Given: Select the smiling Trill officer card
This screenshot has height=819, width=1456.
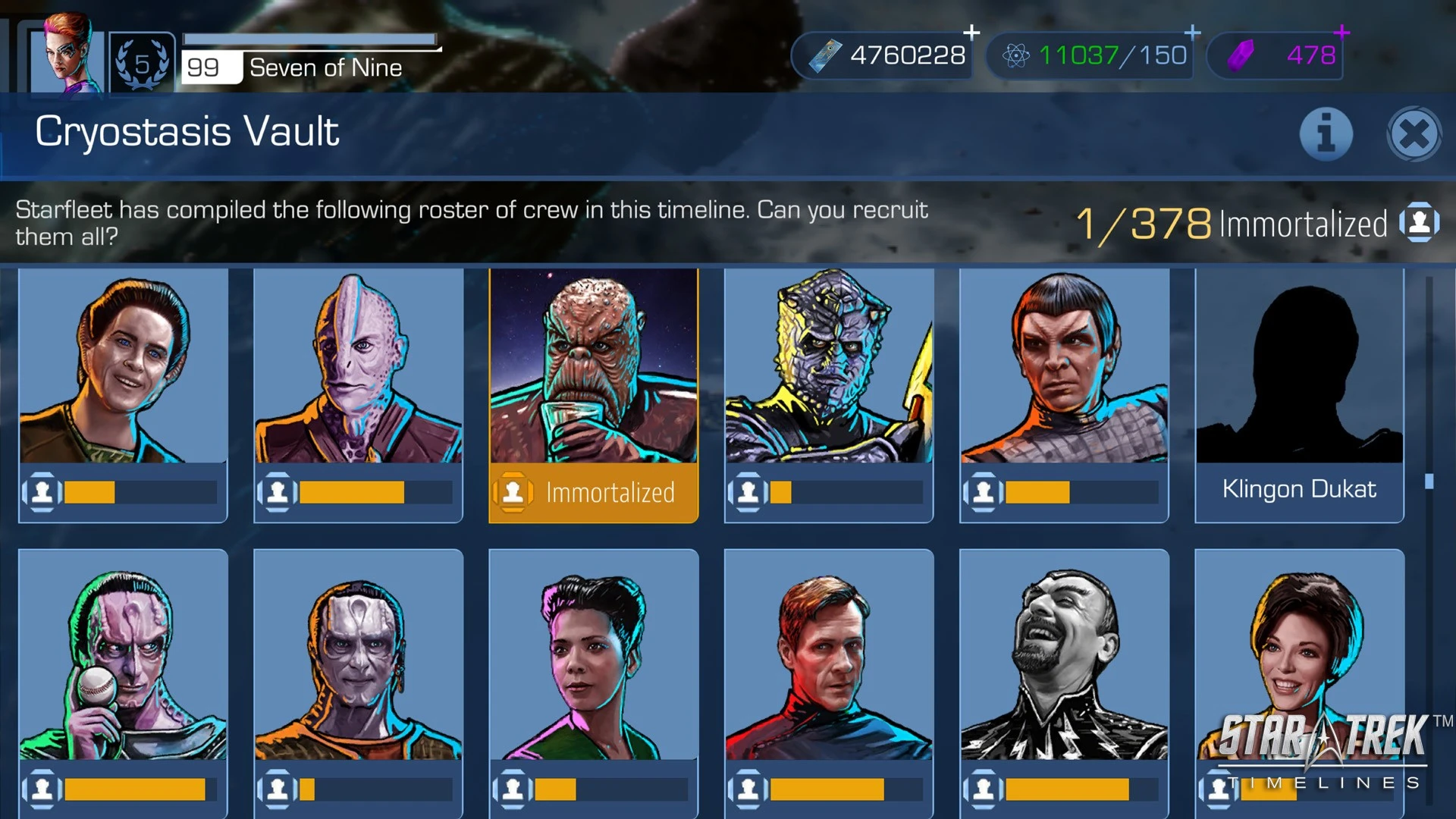Looking at the screenshot, I should pos(123,394).
